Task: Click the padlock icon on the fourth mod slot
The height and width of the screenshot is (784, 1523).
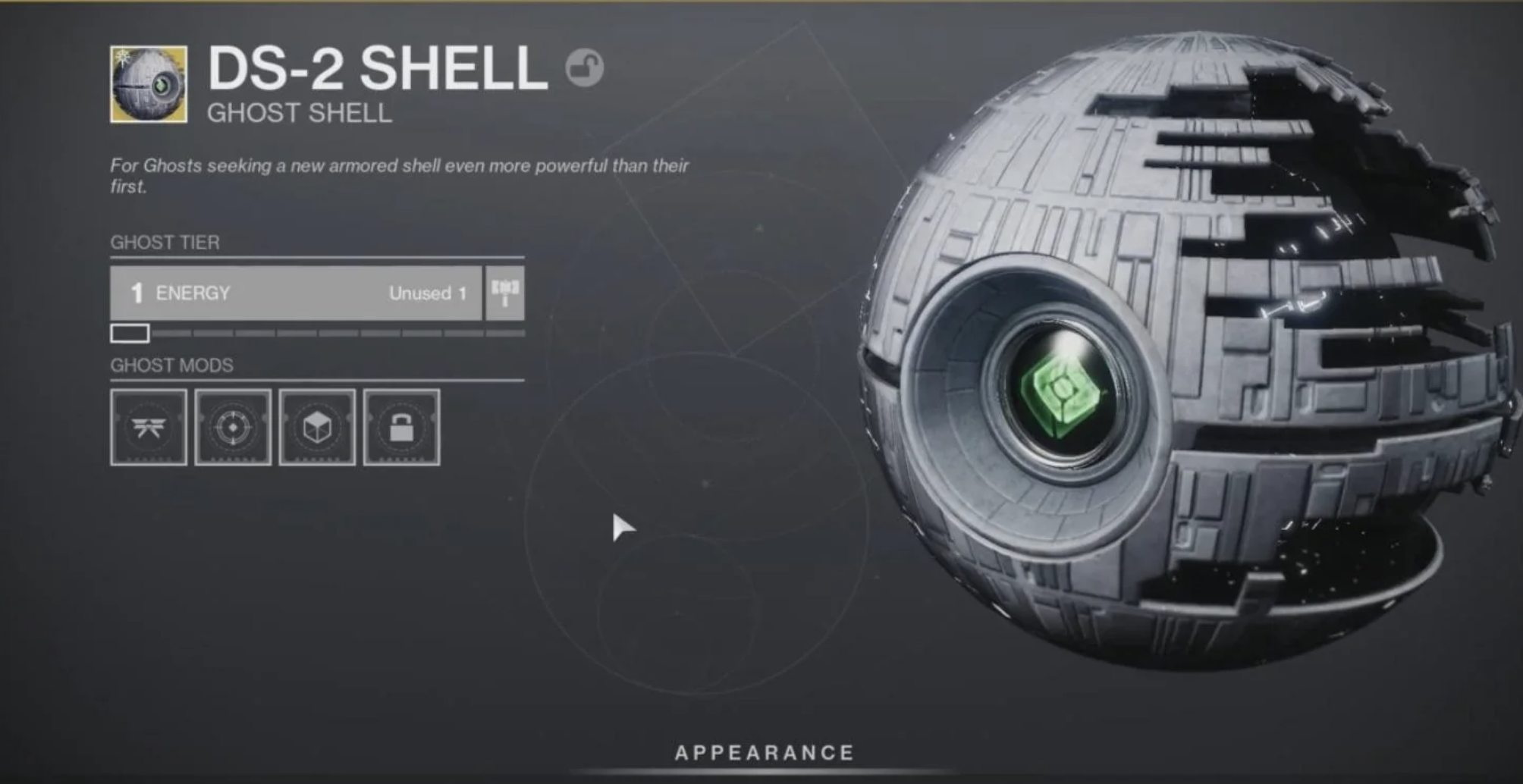Action: coord(403,427)
